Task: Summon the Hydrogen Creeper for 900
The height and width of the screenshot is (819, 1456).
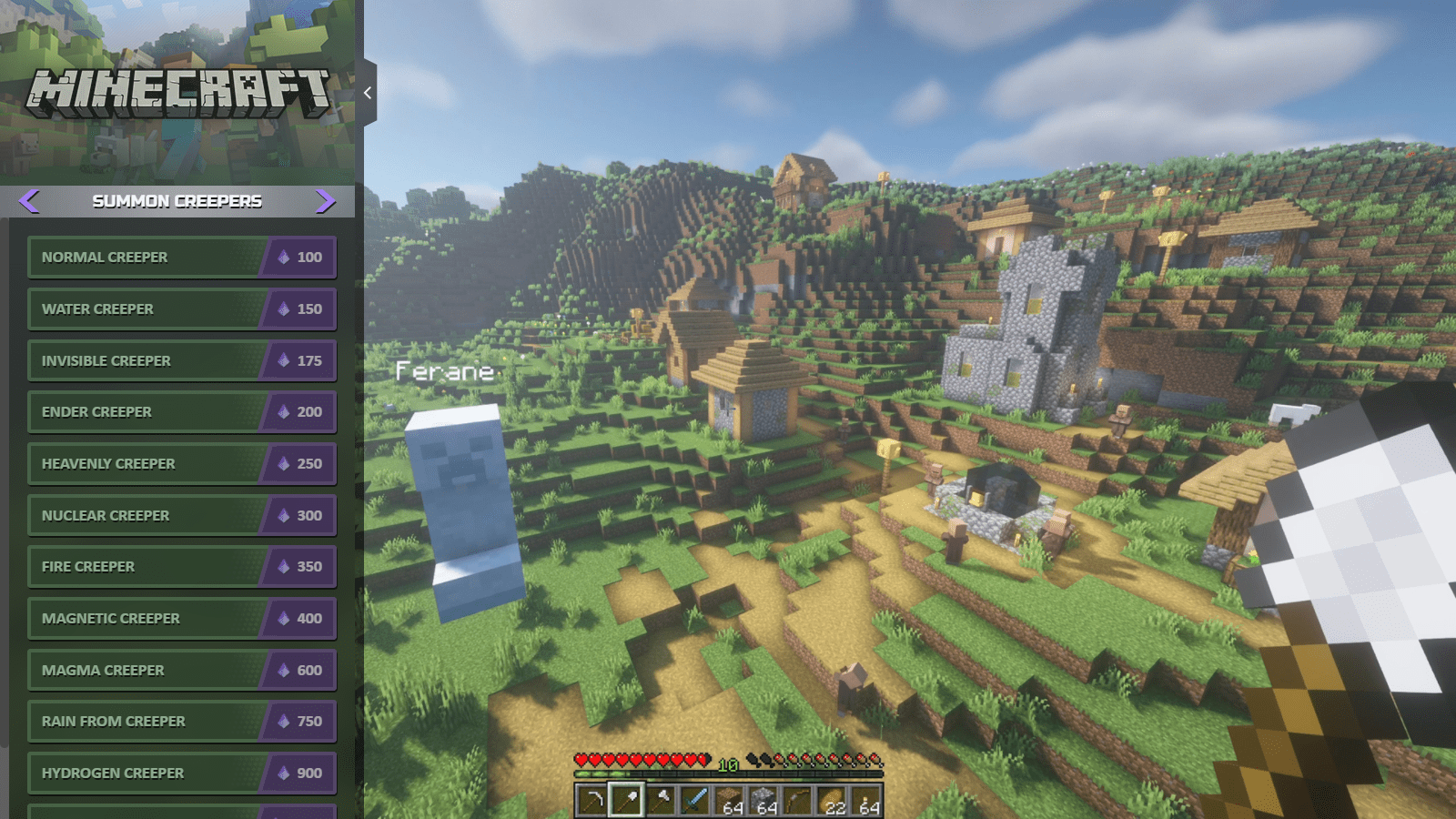Action: point(182,773)
